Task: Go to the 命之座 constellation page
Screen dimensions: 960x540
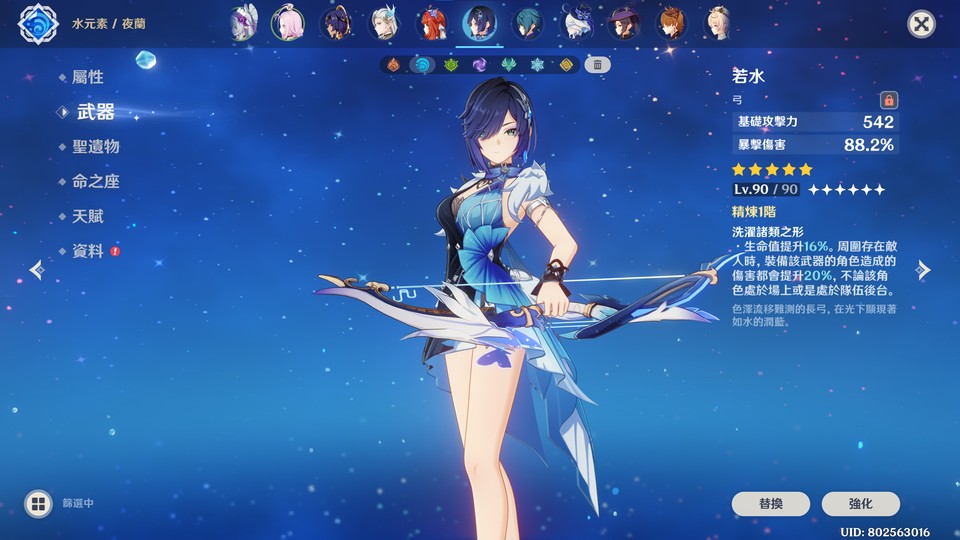Action: coord(95,181)
